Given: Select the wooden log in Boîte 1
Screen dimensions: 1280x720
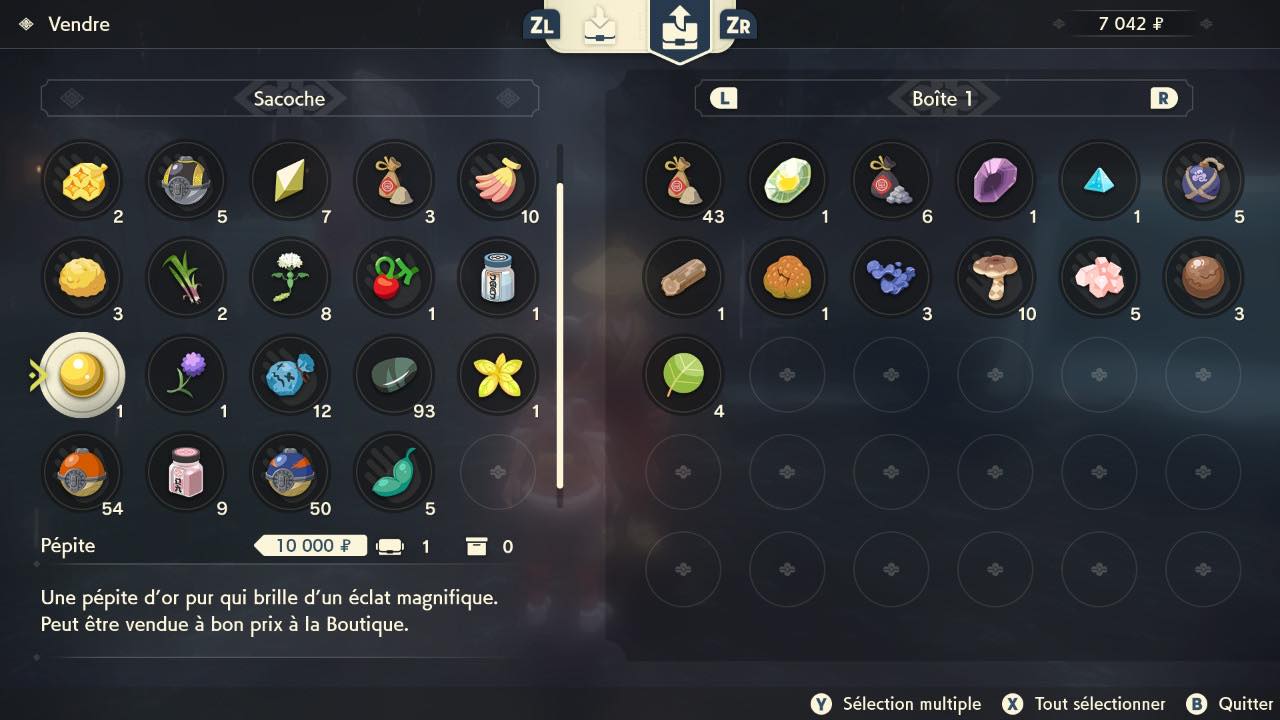Looking at the screenshot, I should (683, 277).
